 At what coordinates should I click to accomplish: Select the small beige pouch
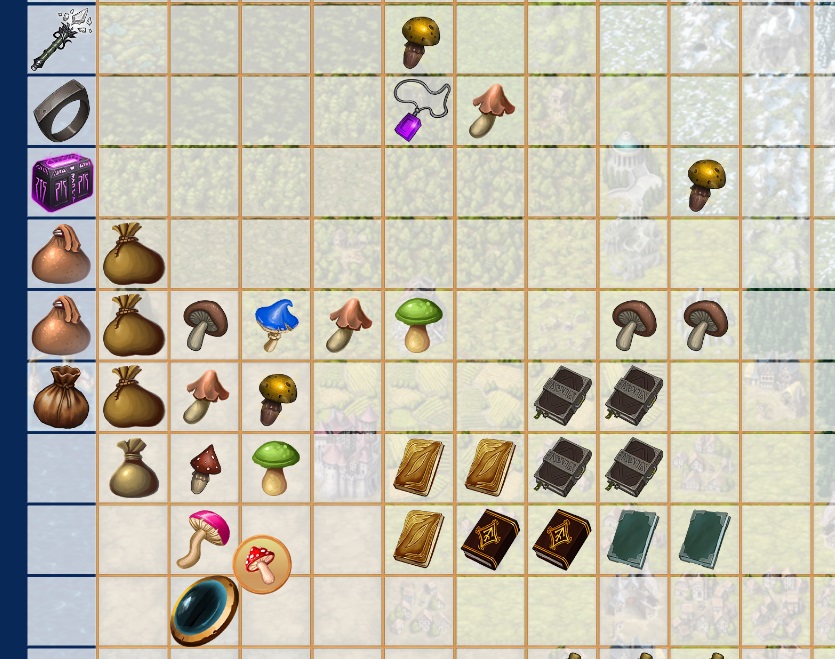[133, 468]
